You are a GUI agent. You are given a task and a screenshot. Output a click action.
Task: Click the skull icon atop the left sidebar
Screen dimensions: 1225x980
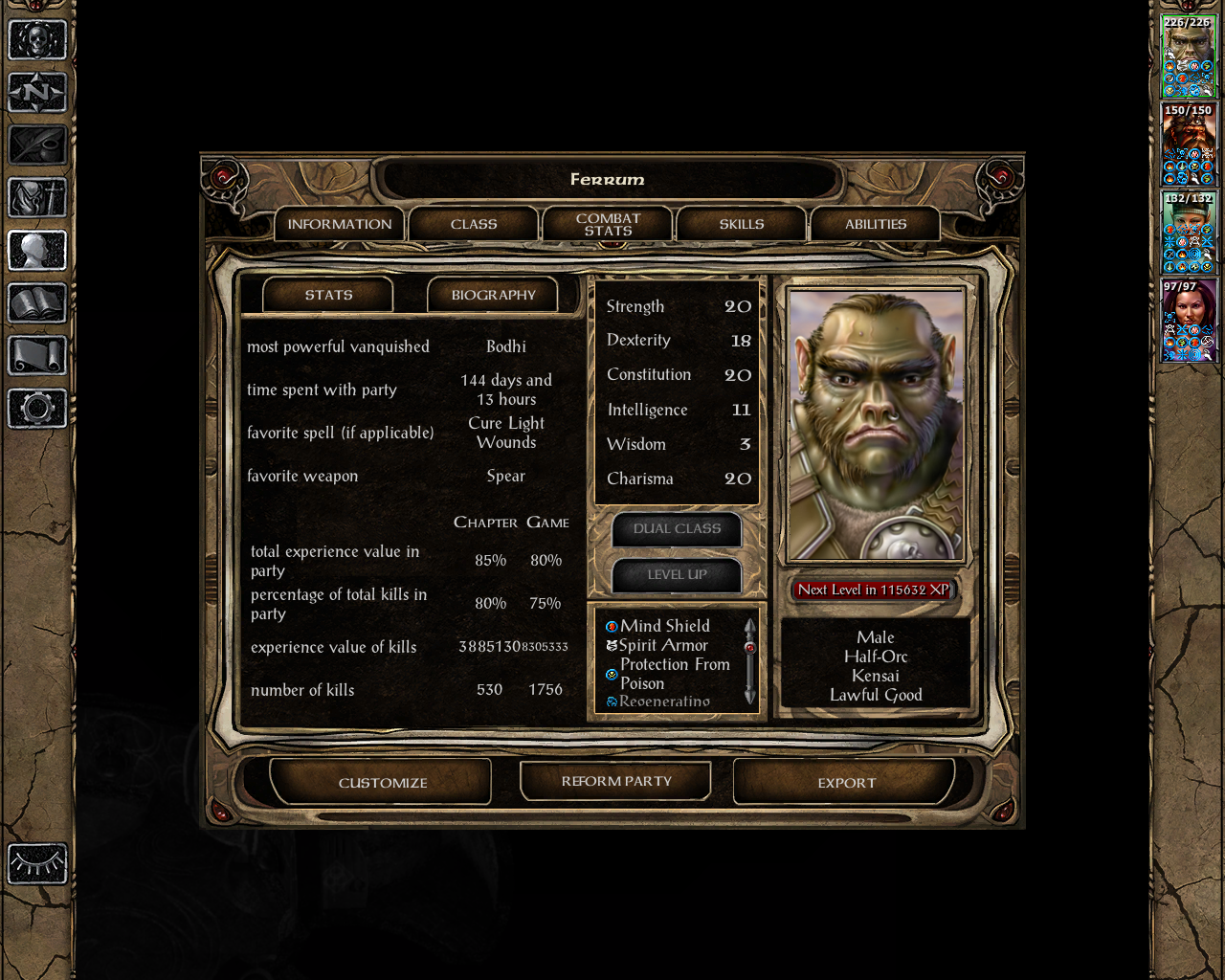[x=38, y=38]
